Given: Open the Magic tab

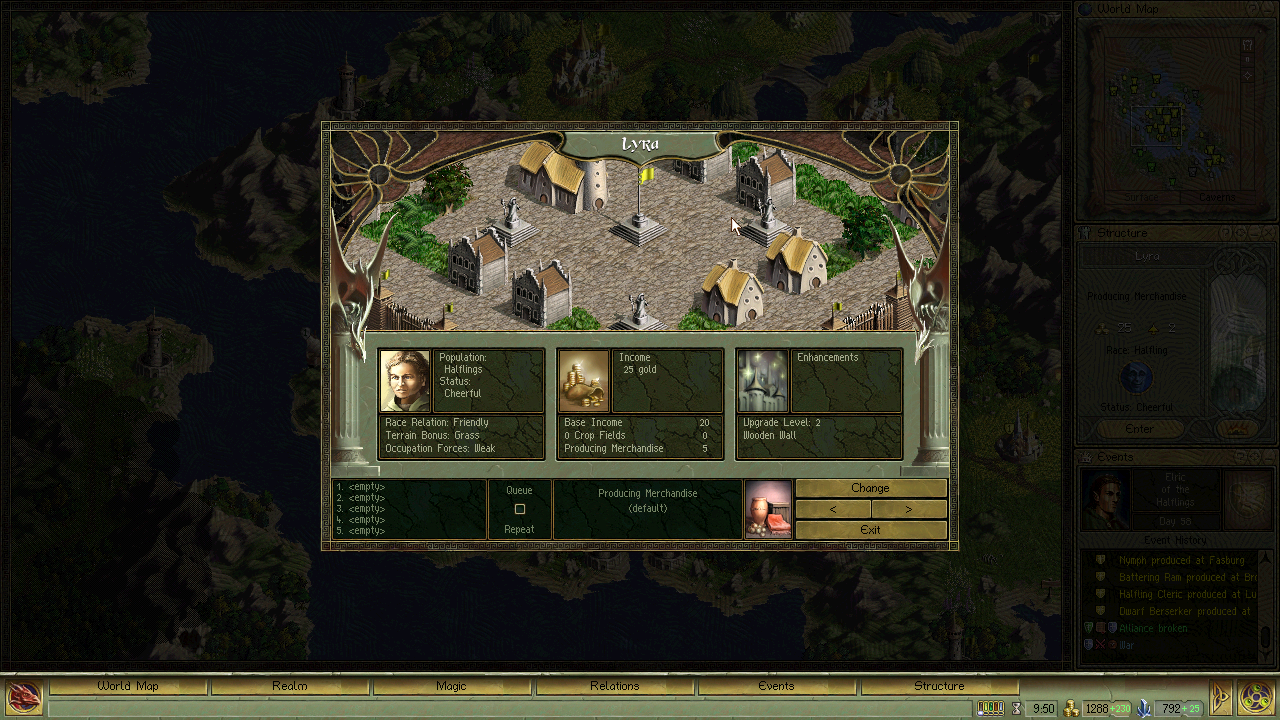Looking at the screenshot, I should click(x=453, y=686).
